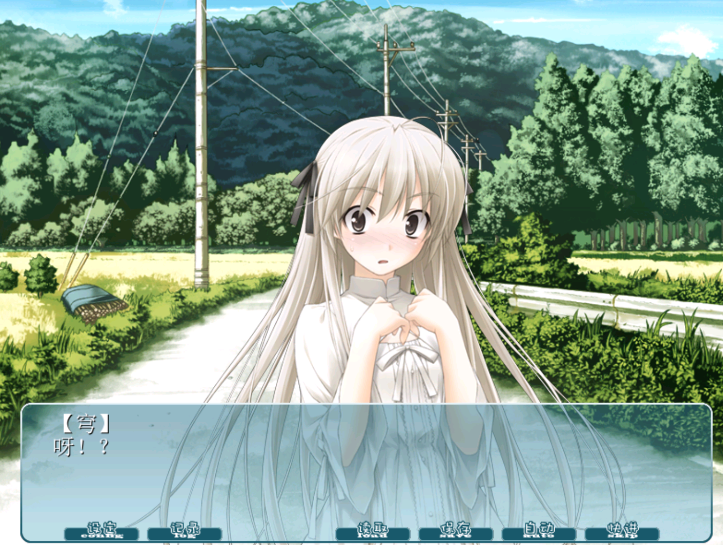Activate the skip text button
Viewport: 723px width, 545px height.
point(622,531)
